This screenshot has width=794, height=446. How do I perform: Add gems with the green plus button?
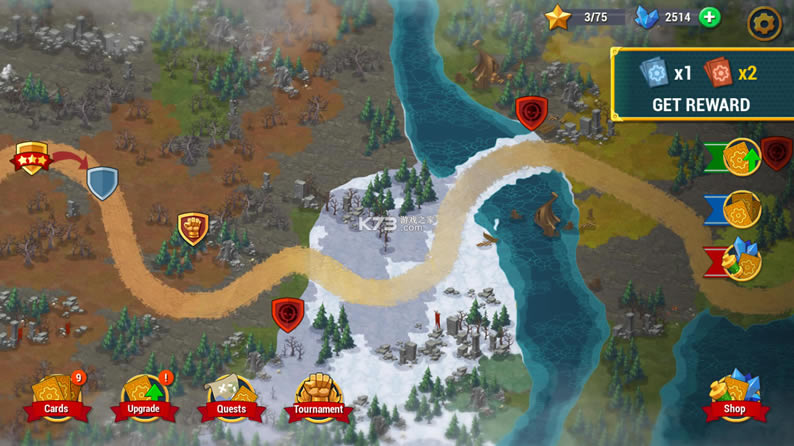[x=709, y=17]
